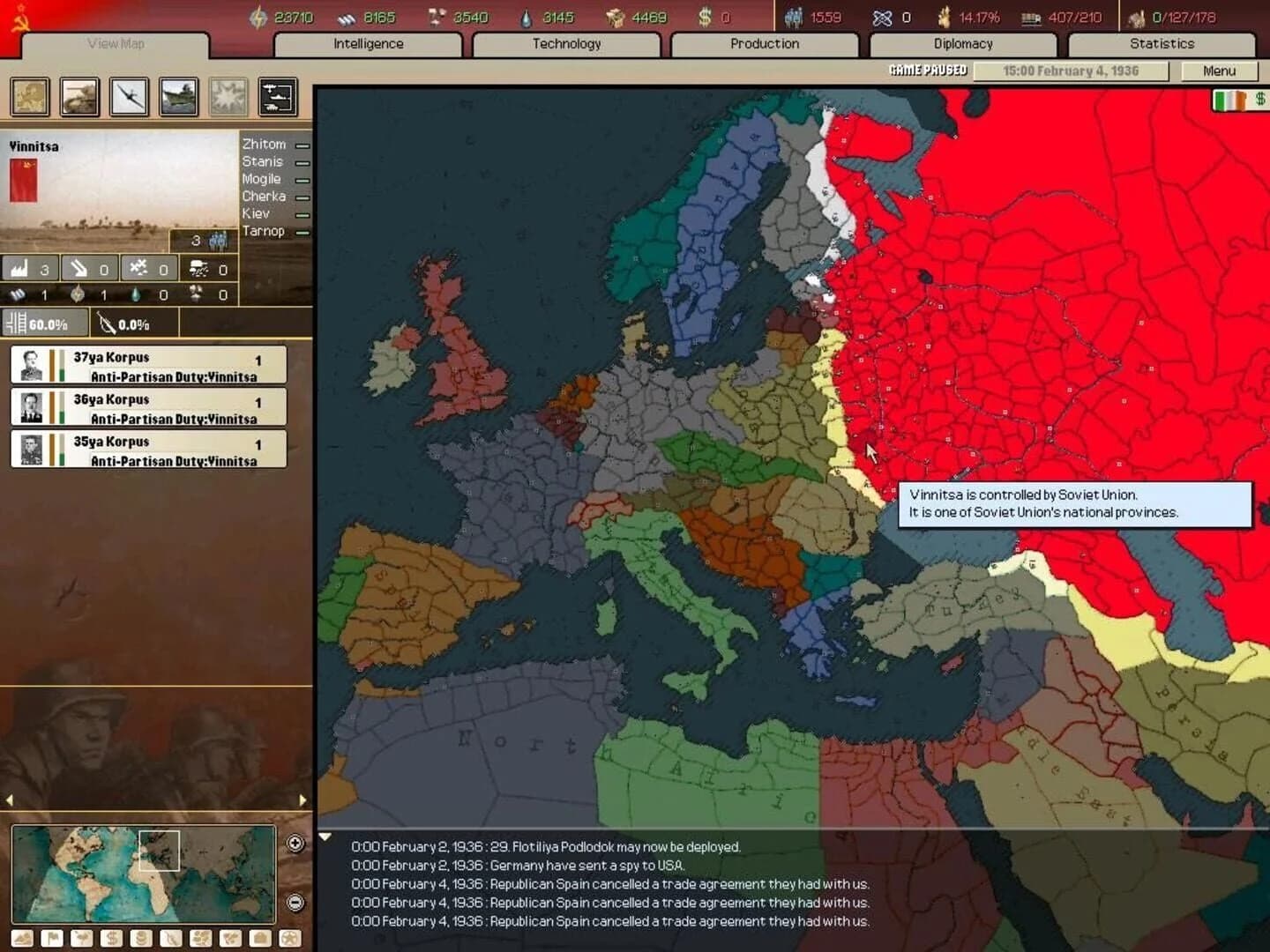Image resolution: width=1270 pixels, height=952 pixels.
Task: Toggle the marker next to Zhitom
Action: pyautogui.click(x=302, y=144)
